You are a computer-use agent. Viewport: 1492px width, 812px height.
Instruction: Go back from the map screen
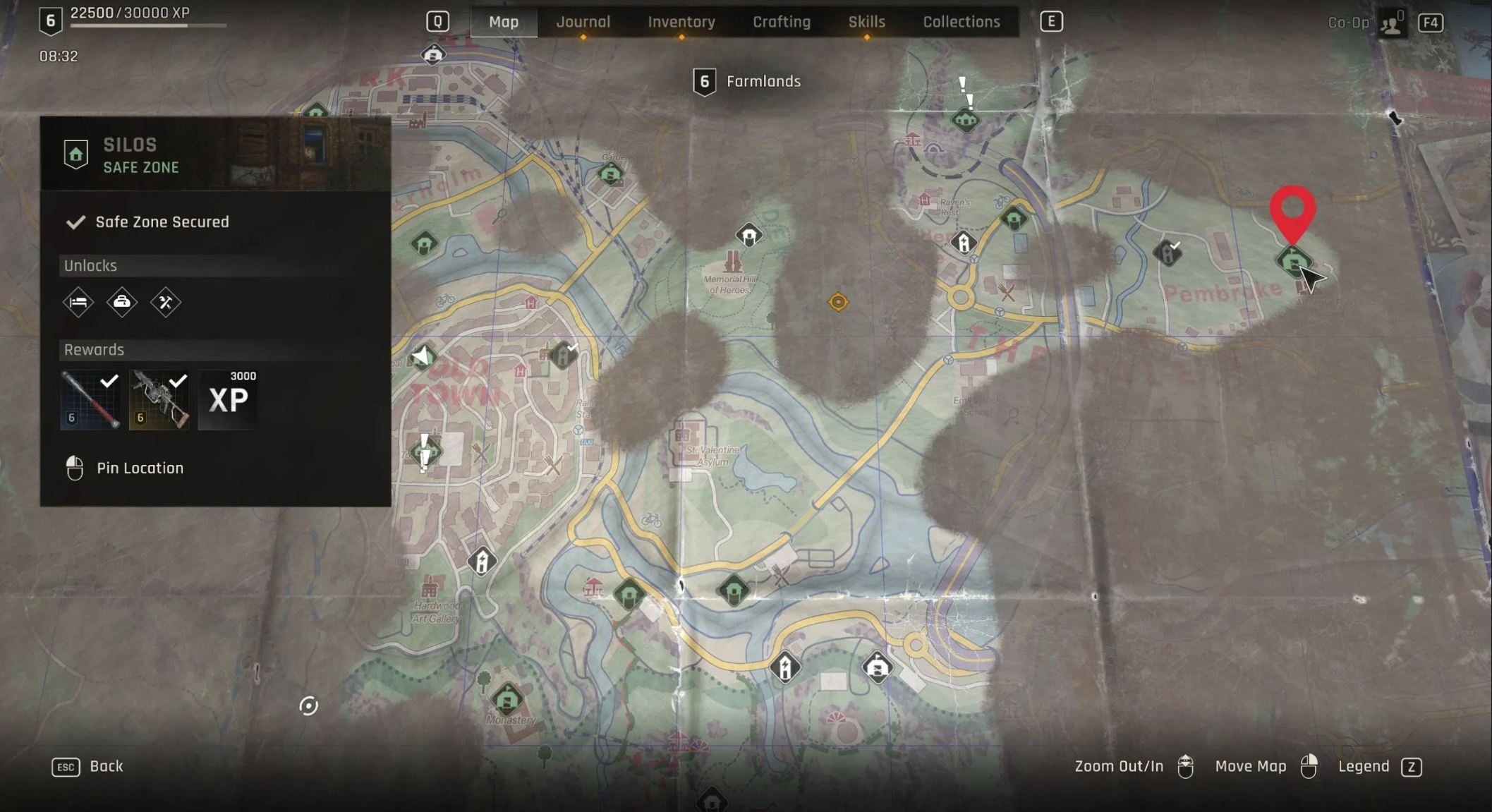88,766
